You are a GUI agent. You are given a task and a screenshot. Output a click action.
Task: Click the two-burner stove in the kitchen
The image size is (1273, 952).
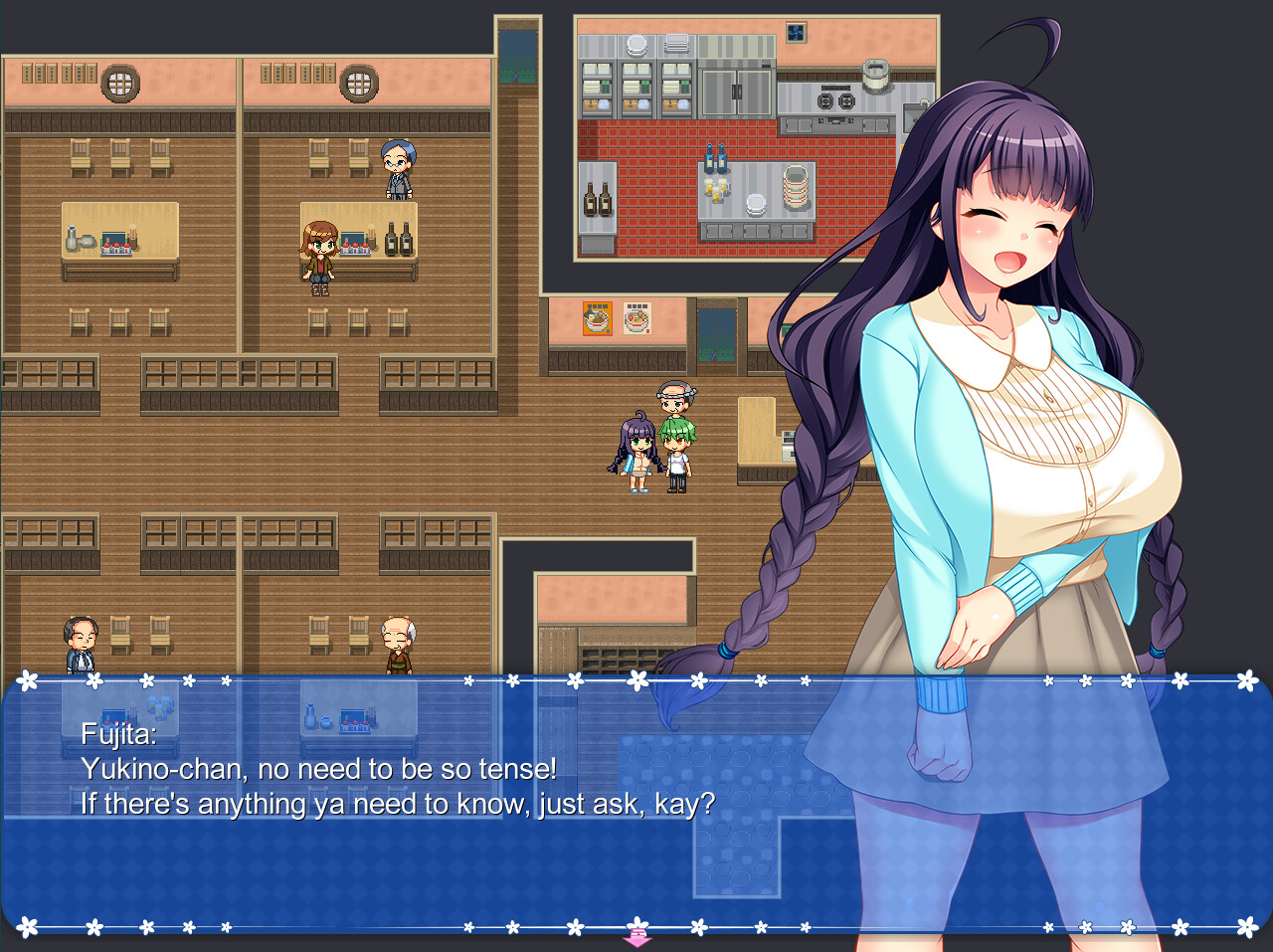tap(835, 99)
